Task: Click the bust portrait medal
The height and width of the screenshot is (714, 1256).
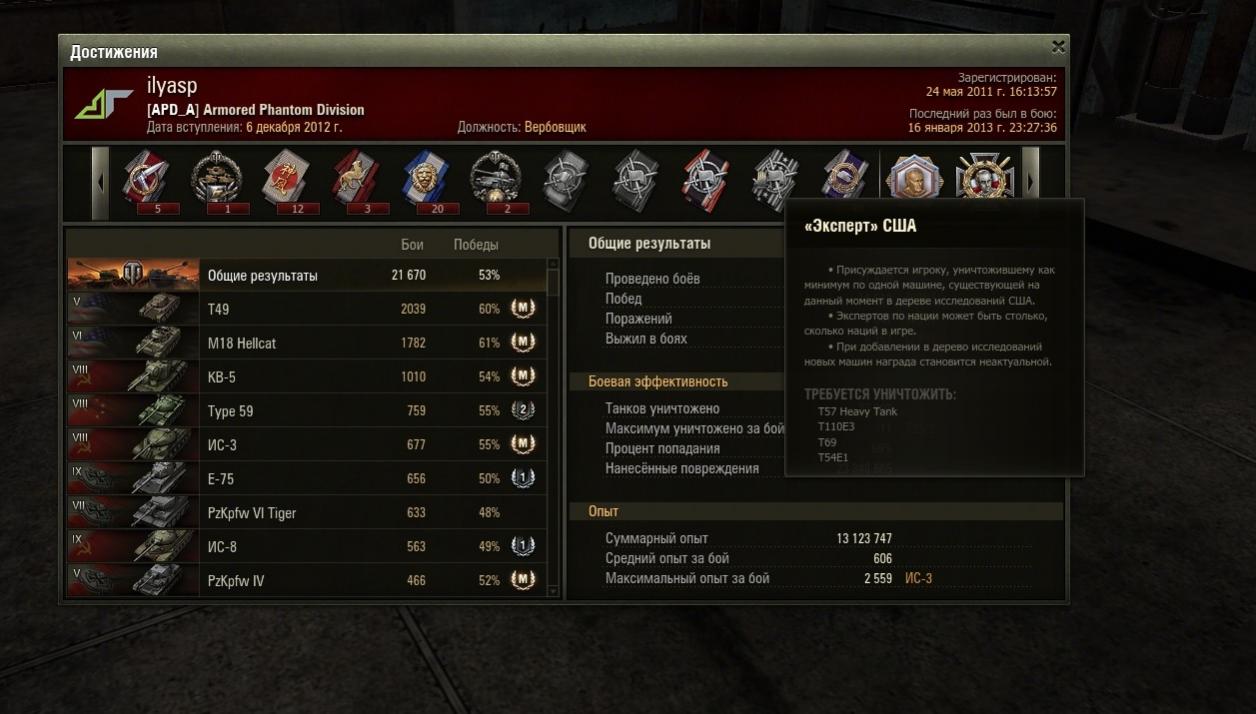Action: click(x=915, y=179)
